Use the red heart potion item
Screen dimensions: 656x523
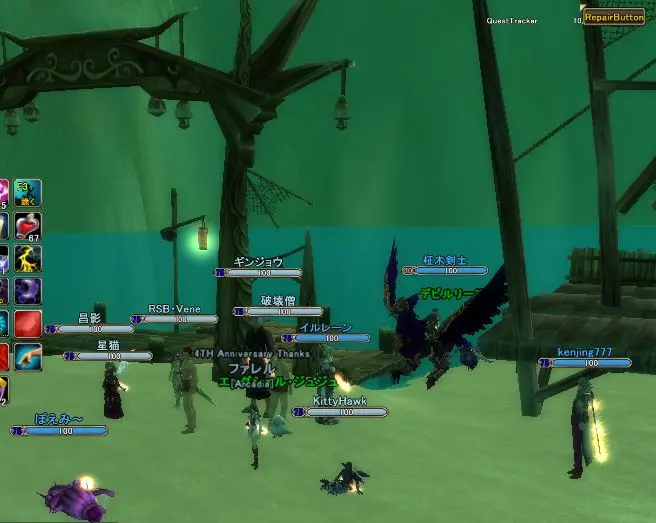pyautogui.click(x=27, y=226)
